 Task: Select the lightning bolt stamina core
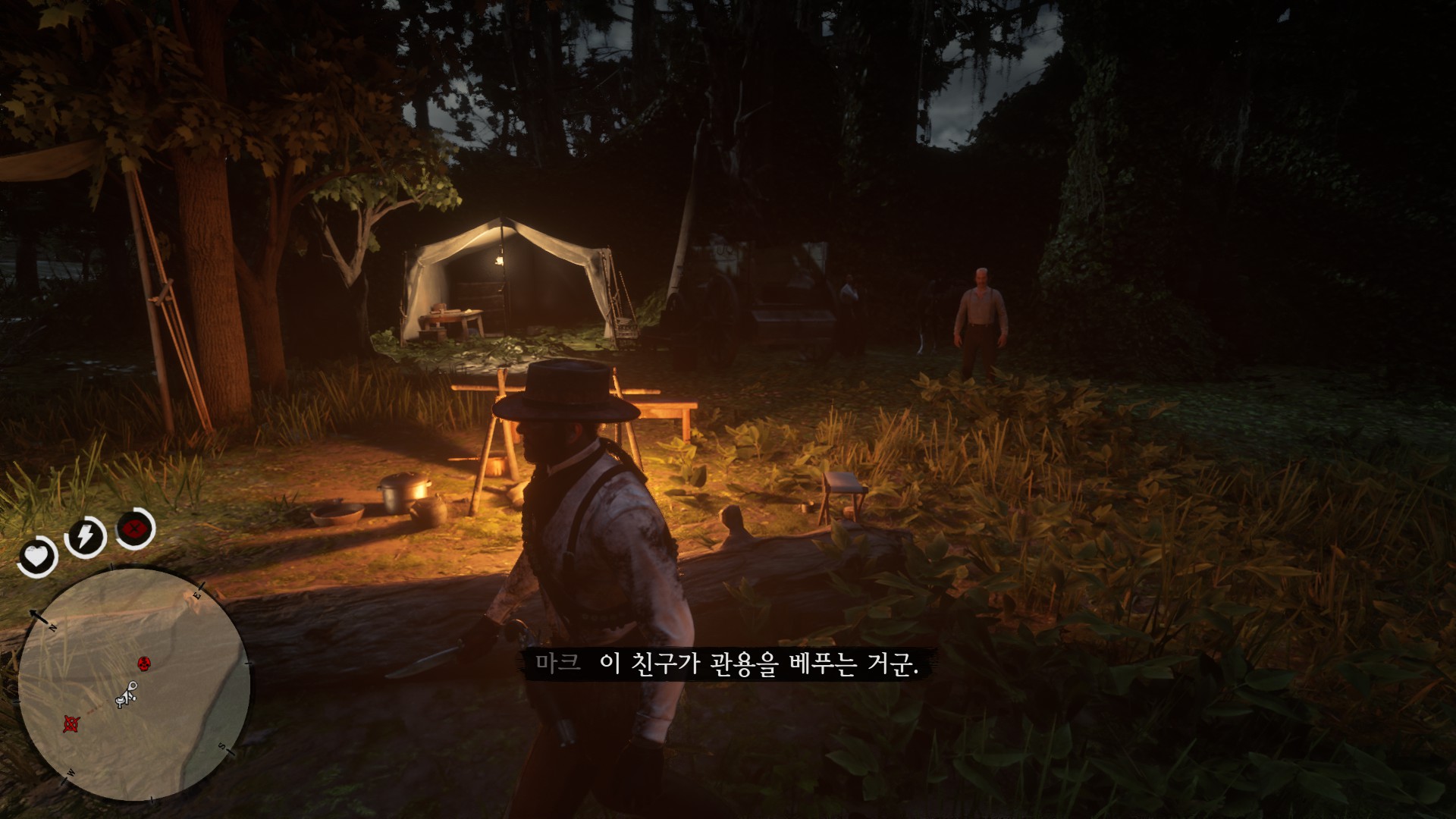point(83,537)
